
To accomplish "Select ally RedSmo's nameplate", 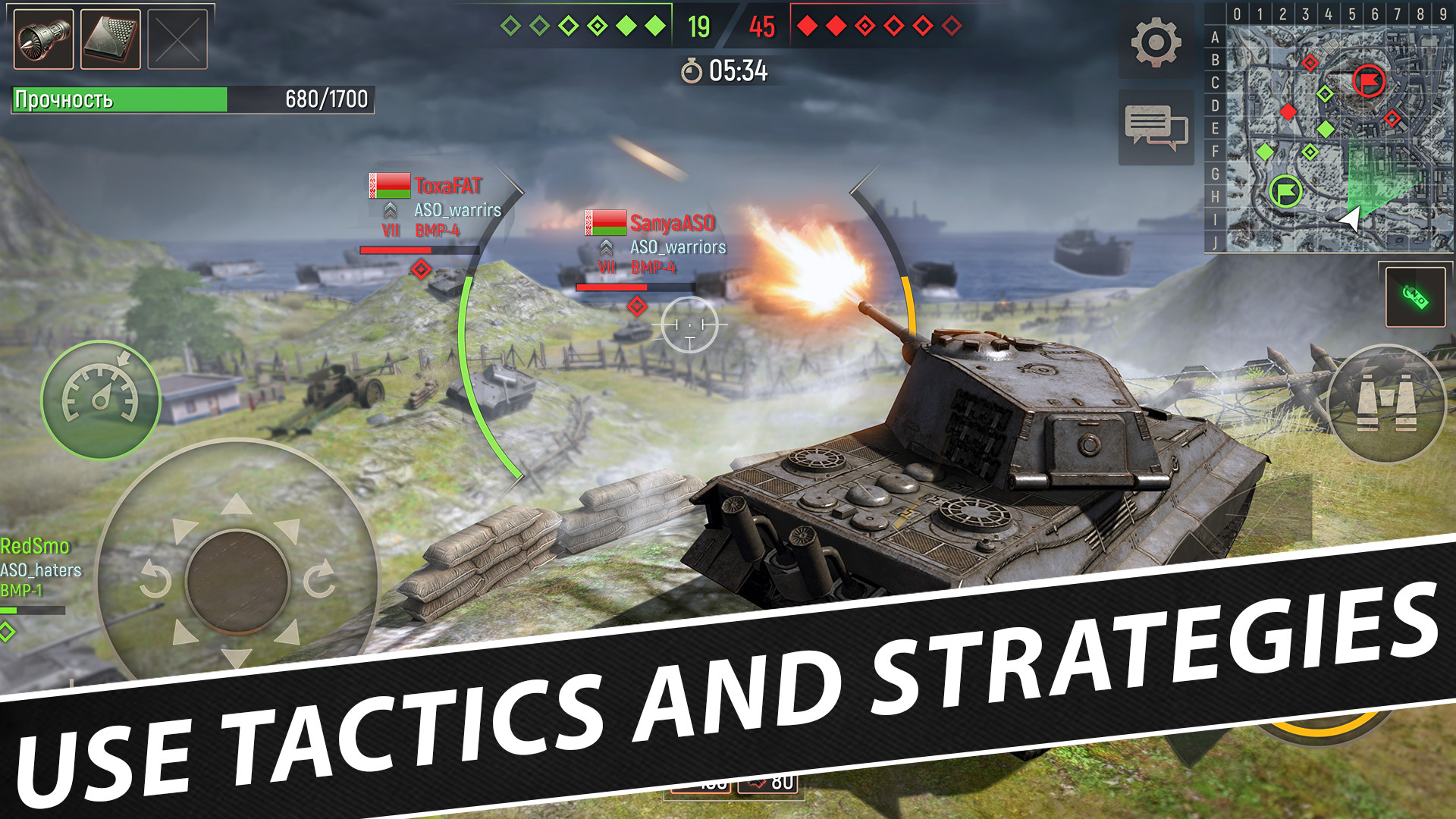I will click(x=34, y=544).
